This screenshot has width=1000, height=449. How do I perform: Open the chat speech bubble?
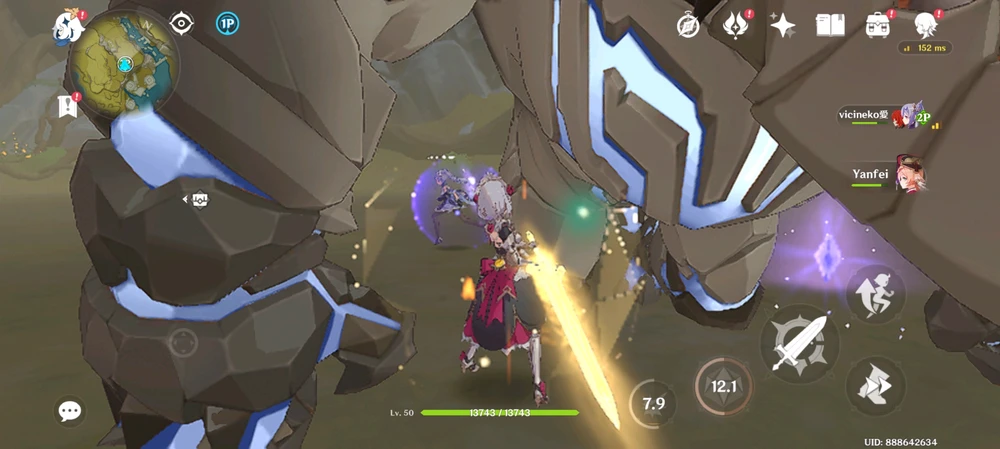pyautogui.click(x=69, y=410)
